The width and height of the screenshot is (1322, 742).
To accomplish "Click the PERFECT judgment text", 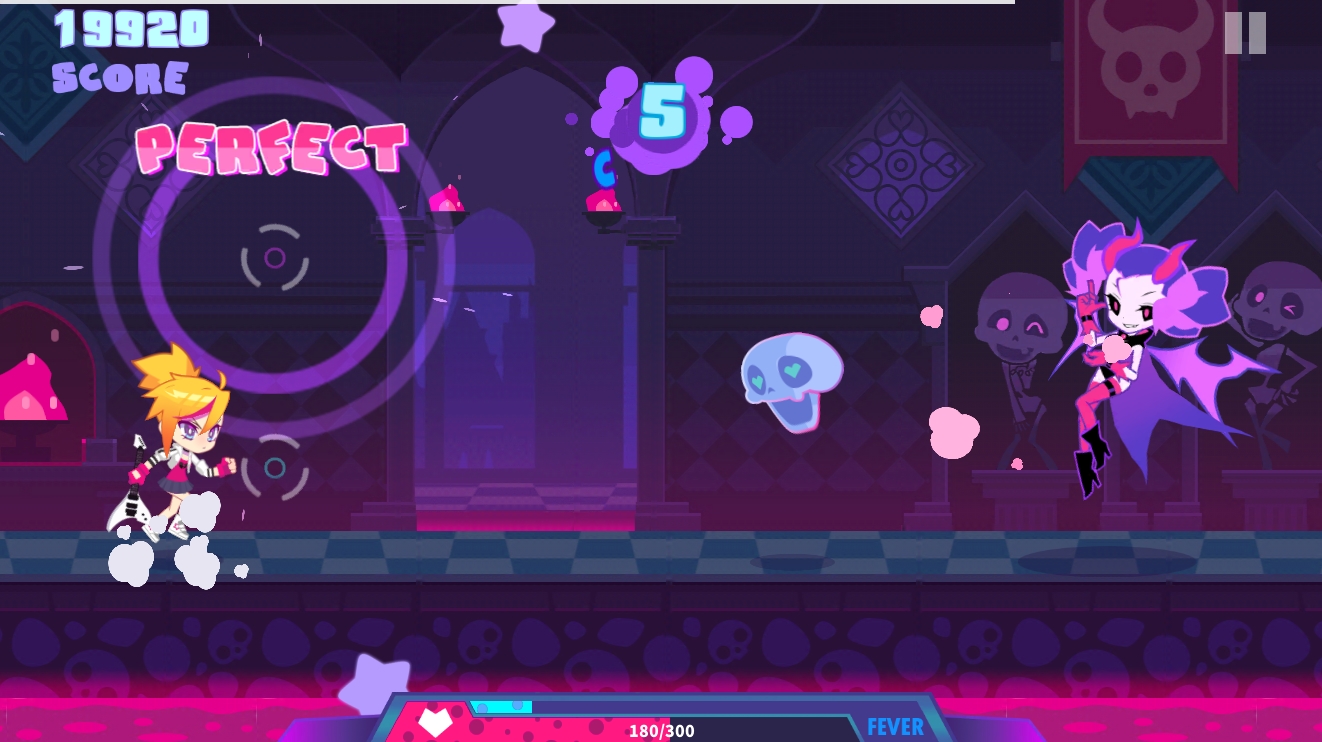I will click(x=272, y=150).
